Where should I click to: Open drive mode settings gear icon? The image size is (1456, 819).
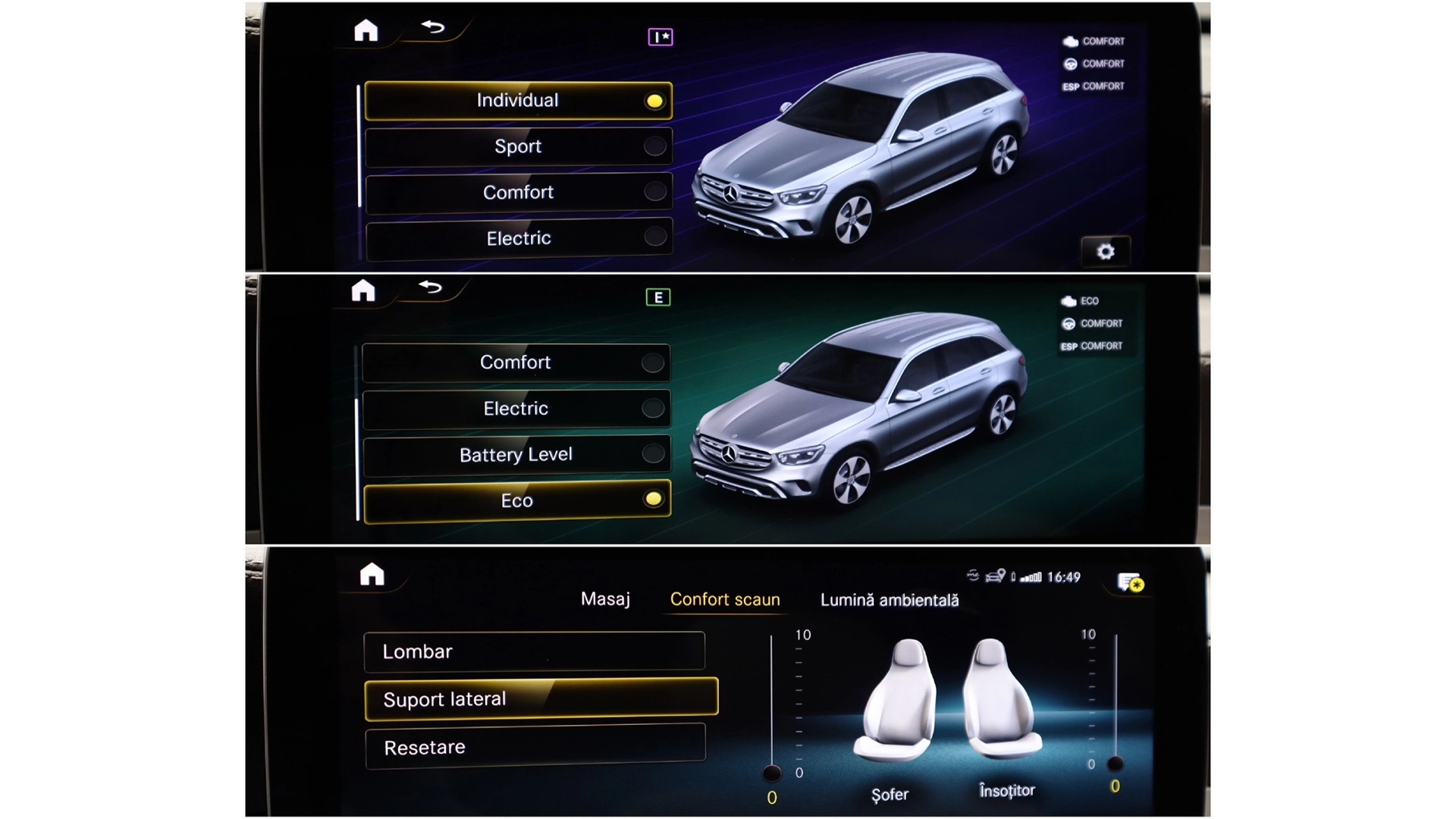coord(1106,251)
